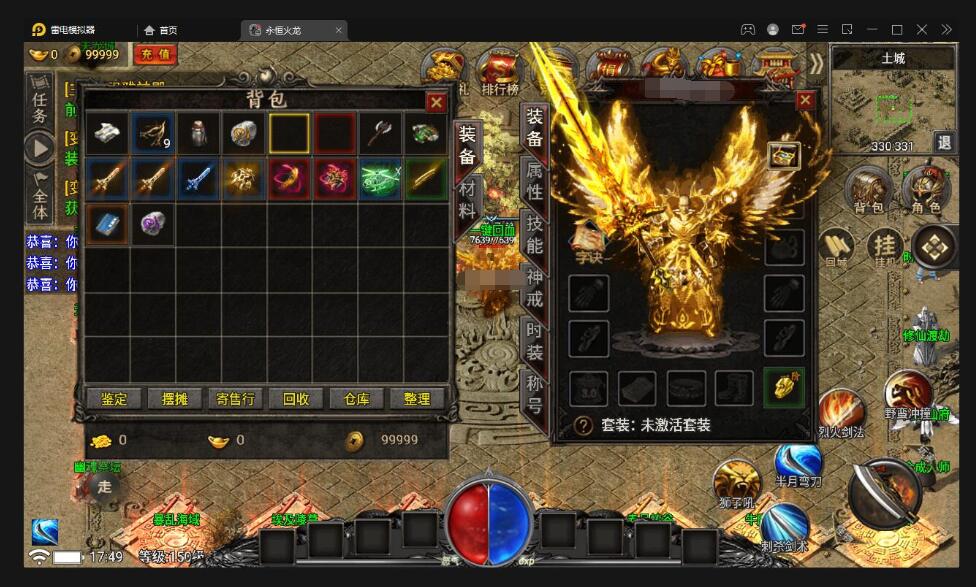Image resolution: width=976 pixels, height=587 pixels.
Task: Select the blue book item slot
Action: coord(107,223)
